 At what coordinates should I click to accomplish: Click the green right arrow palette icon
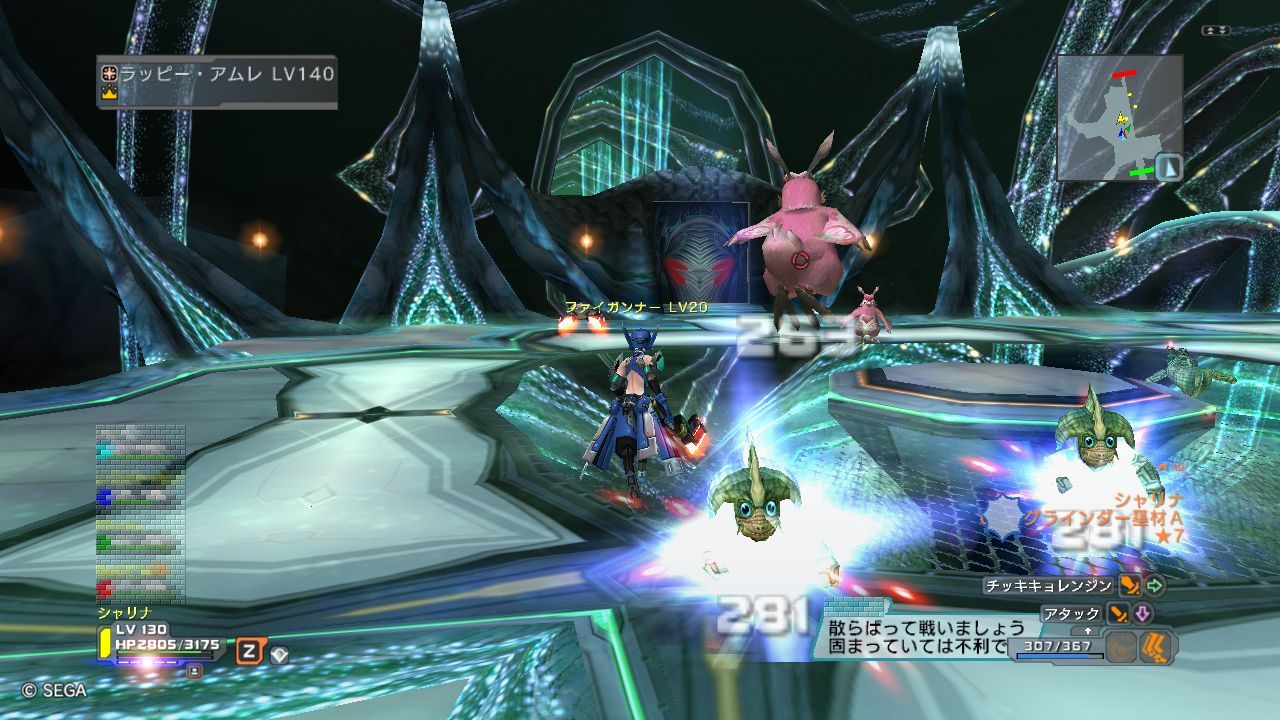point(1155,586)
